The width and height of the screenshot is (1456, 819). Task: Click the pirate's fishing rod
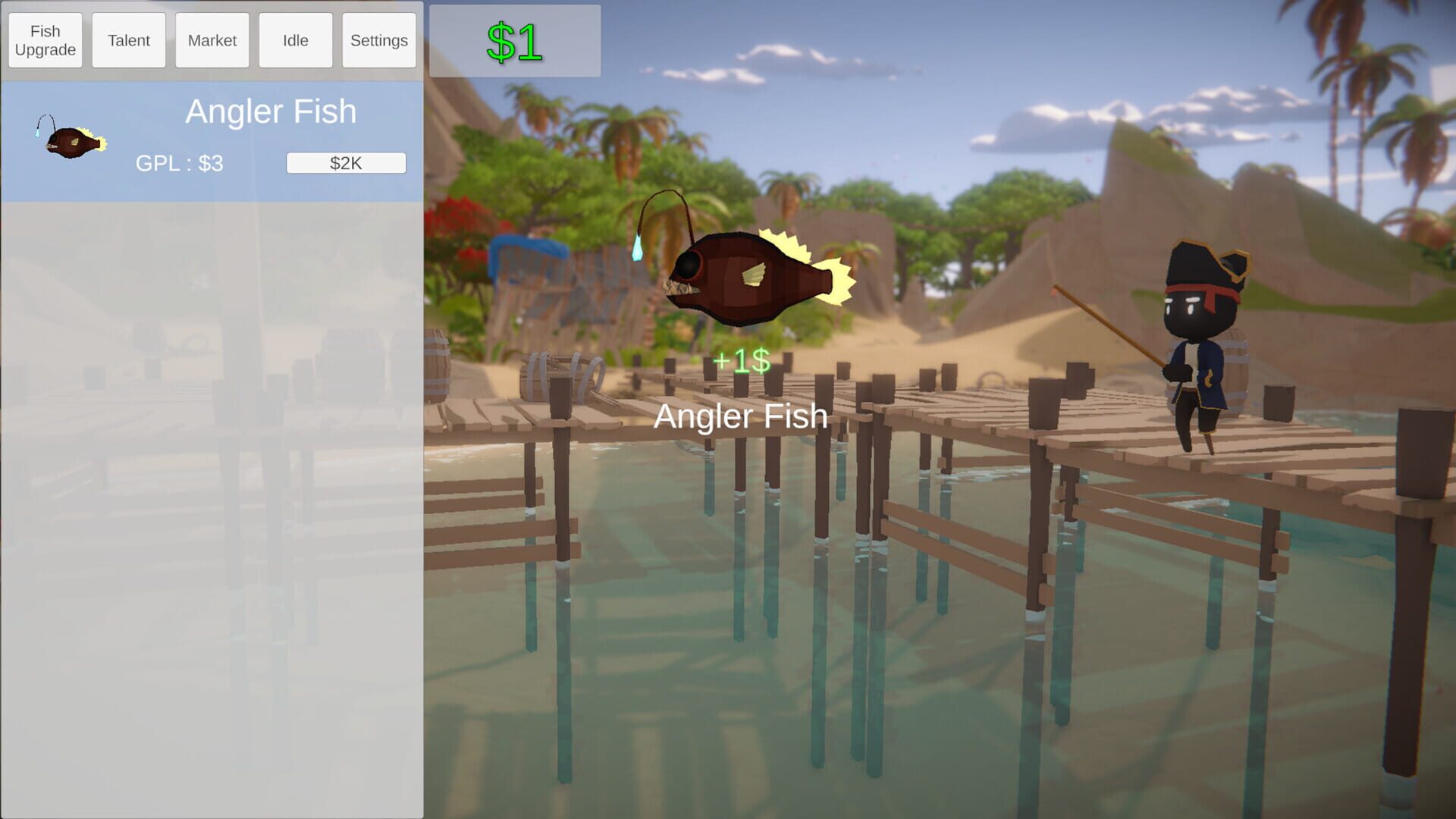(x=1107, y=326)
